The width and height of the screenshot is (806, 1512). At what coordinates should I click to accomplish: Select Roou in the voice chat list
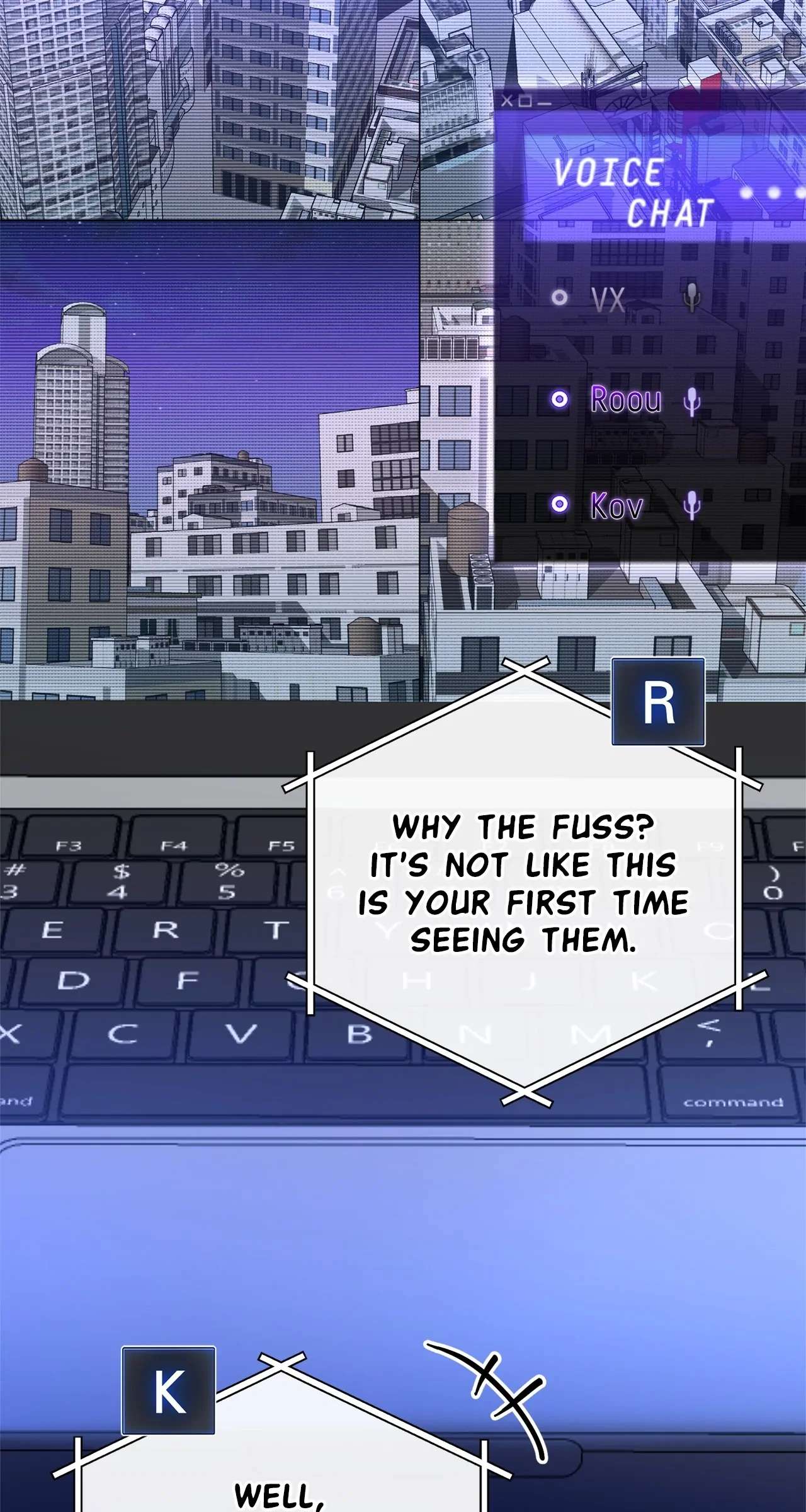point(626,399)
